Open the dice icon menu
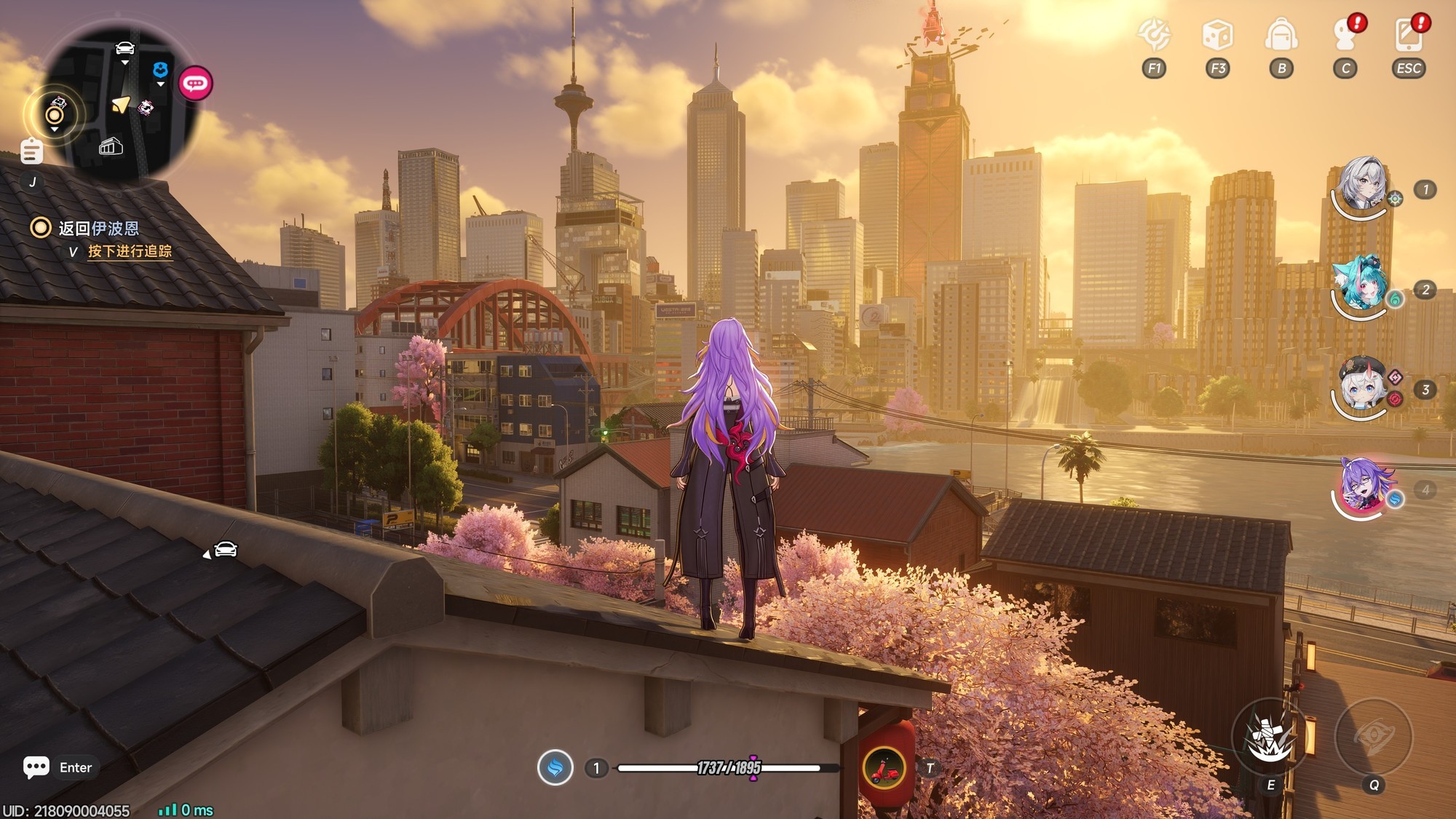The height and width of the screenshot is (819, 1456). coord(1217,35)
